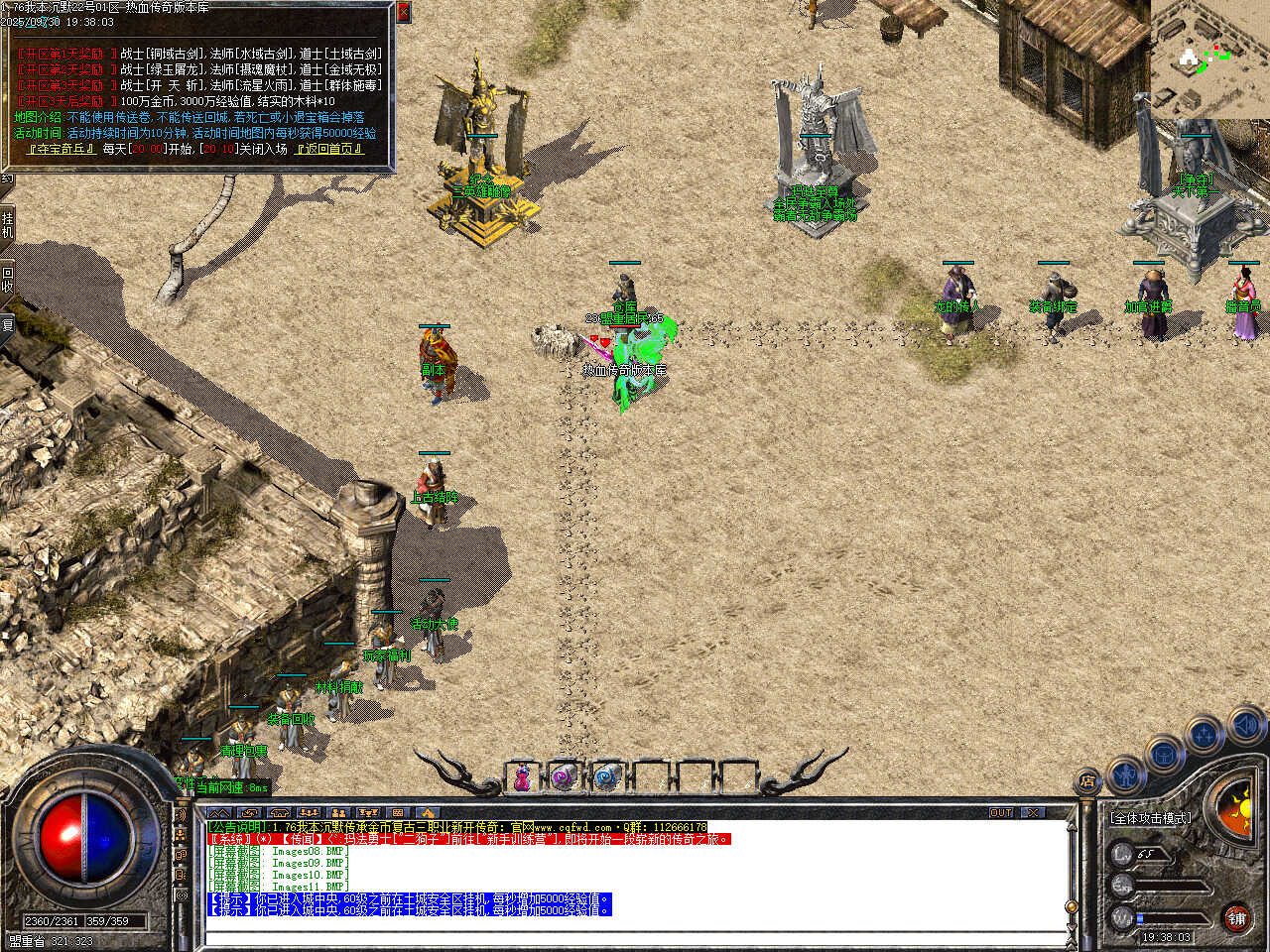
Task: Click the 返回首页 link
Action: [x=329, y=149]
